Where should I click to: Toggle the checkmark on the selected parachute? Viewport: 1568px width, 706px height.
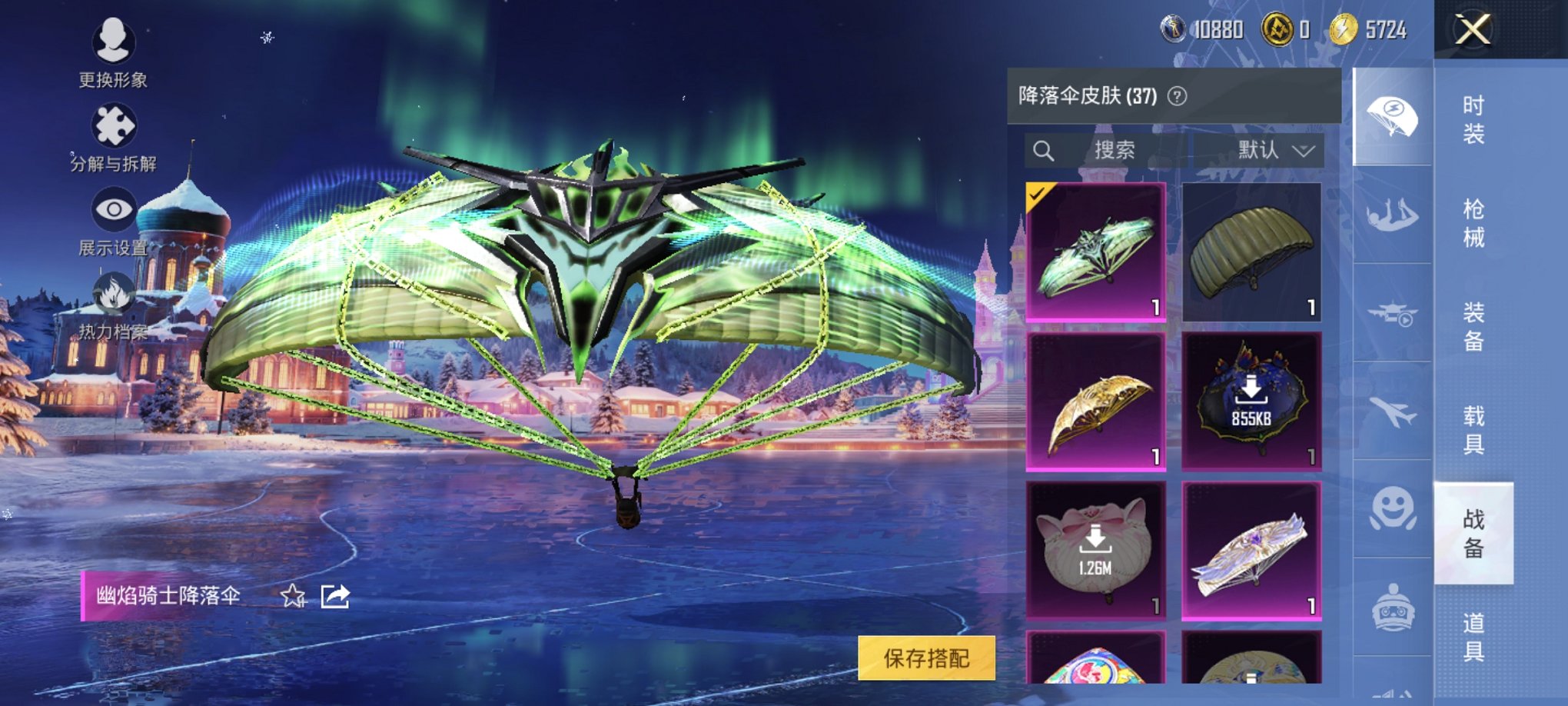click(1038, 194)
